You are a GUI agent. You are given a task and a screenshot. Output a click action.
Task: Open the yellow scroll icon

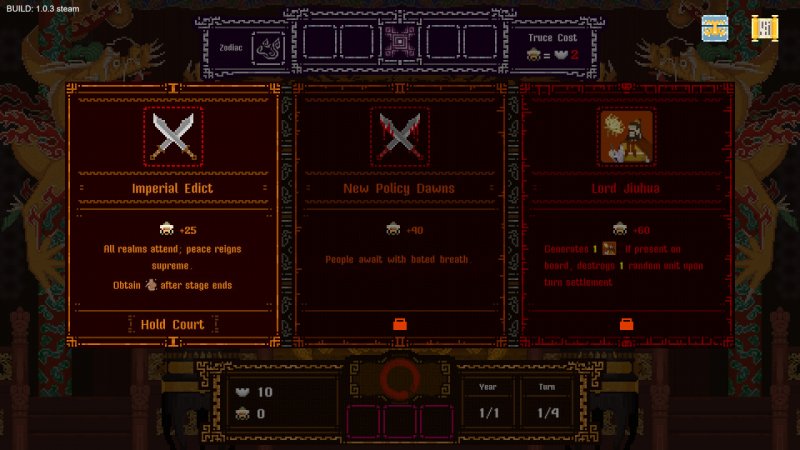point(765,28)
